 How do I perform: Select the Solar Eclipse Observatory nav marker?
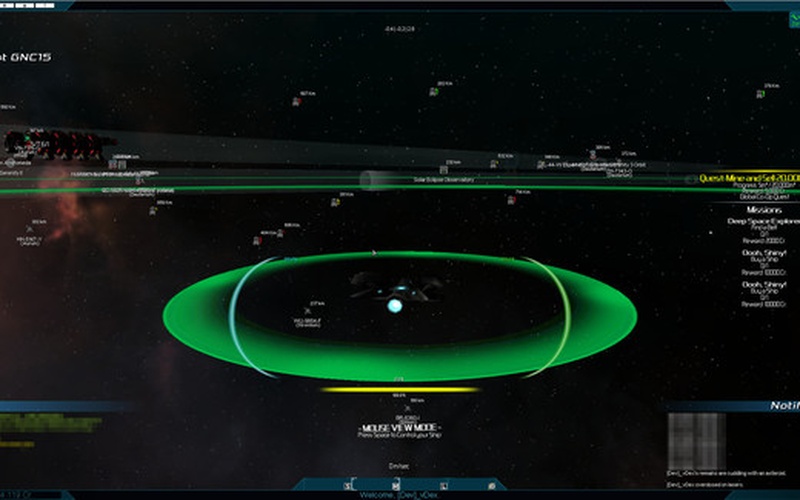[x=442, y=179]
